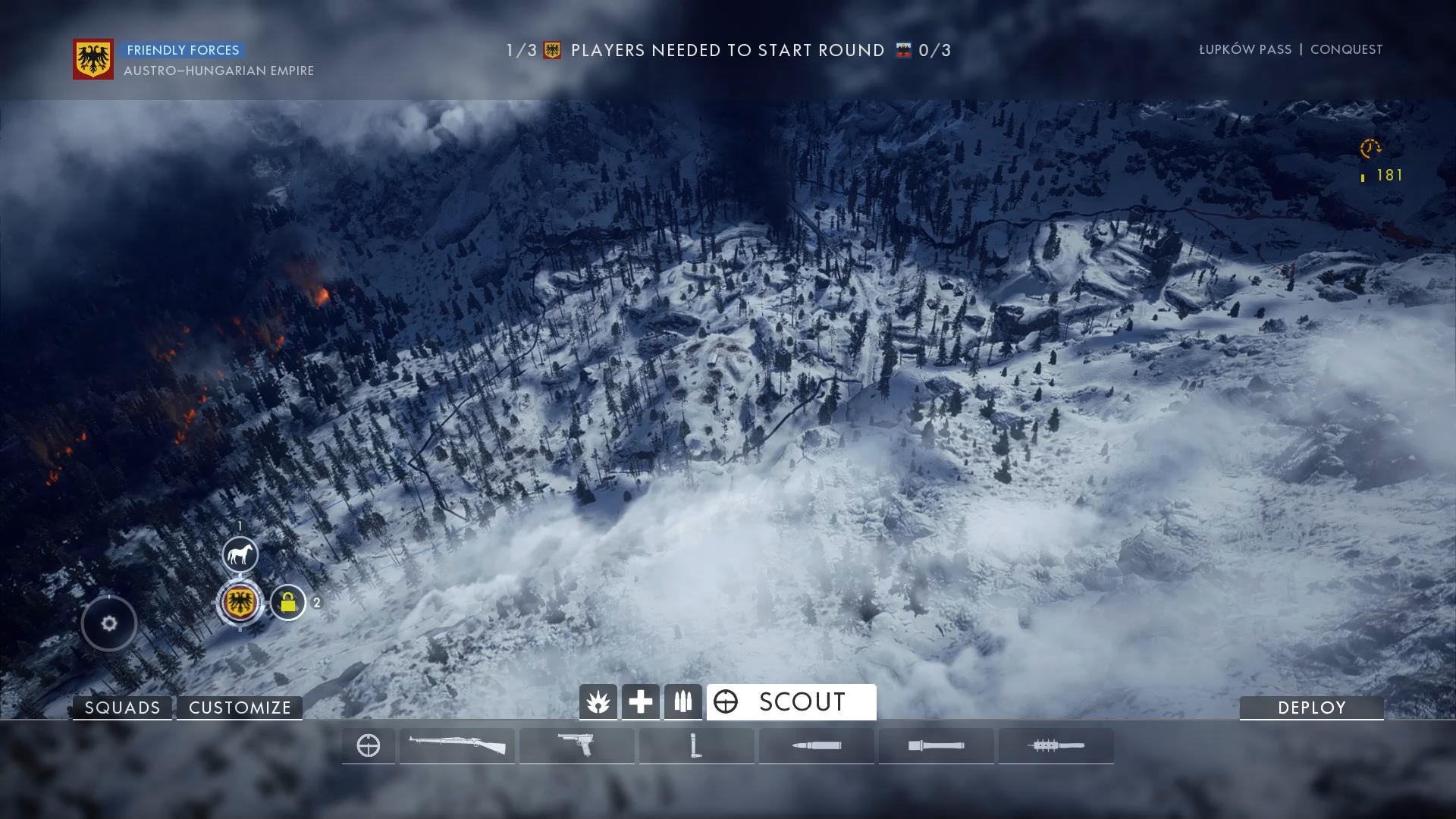Select the Support class icon
This screenshot has width=1456, height=819.
(x=682, y=701)
